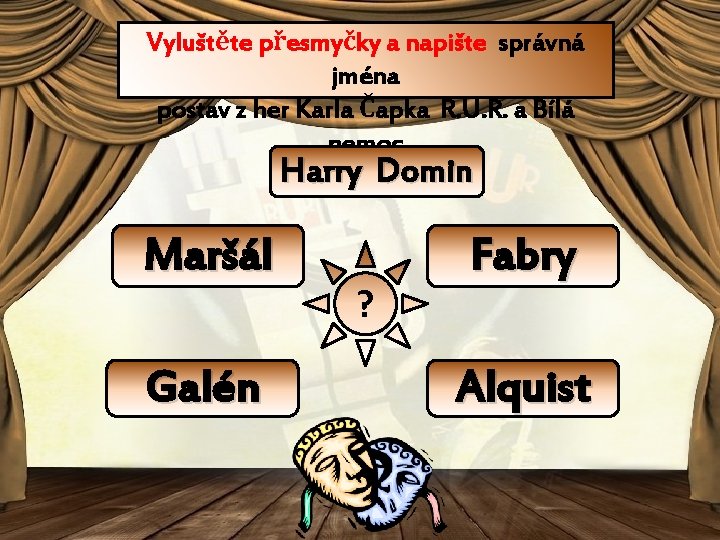Select the Harry Domin answer box

point(375,171)
